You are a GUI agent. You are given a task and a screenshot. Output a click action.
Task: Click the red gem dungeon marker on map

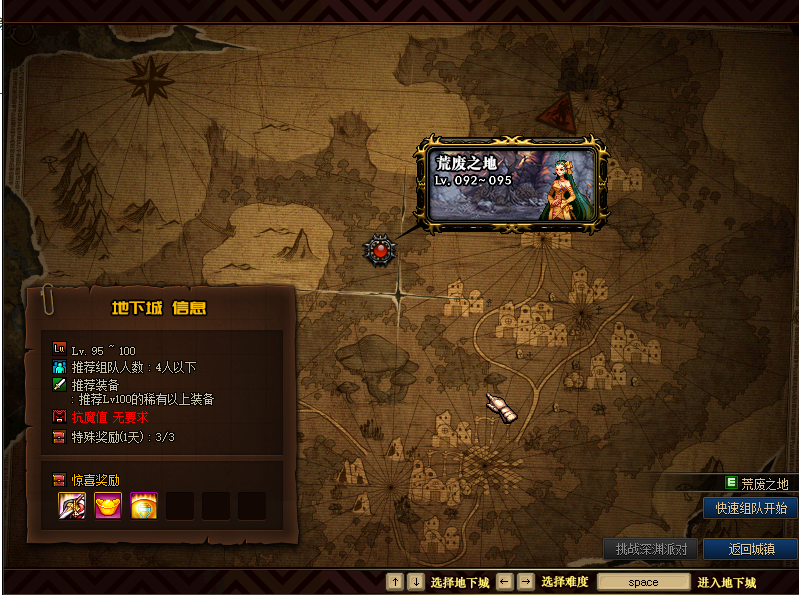tap(380, 250)
